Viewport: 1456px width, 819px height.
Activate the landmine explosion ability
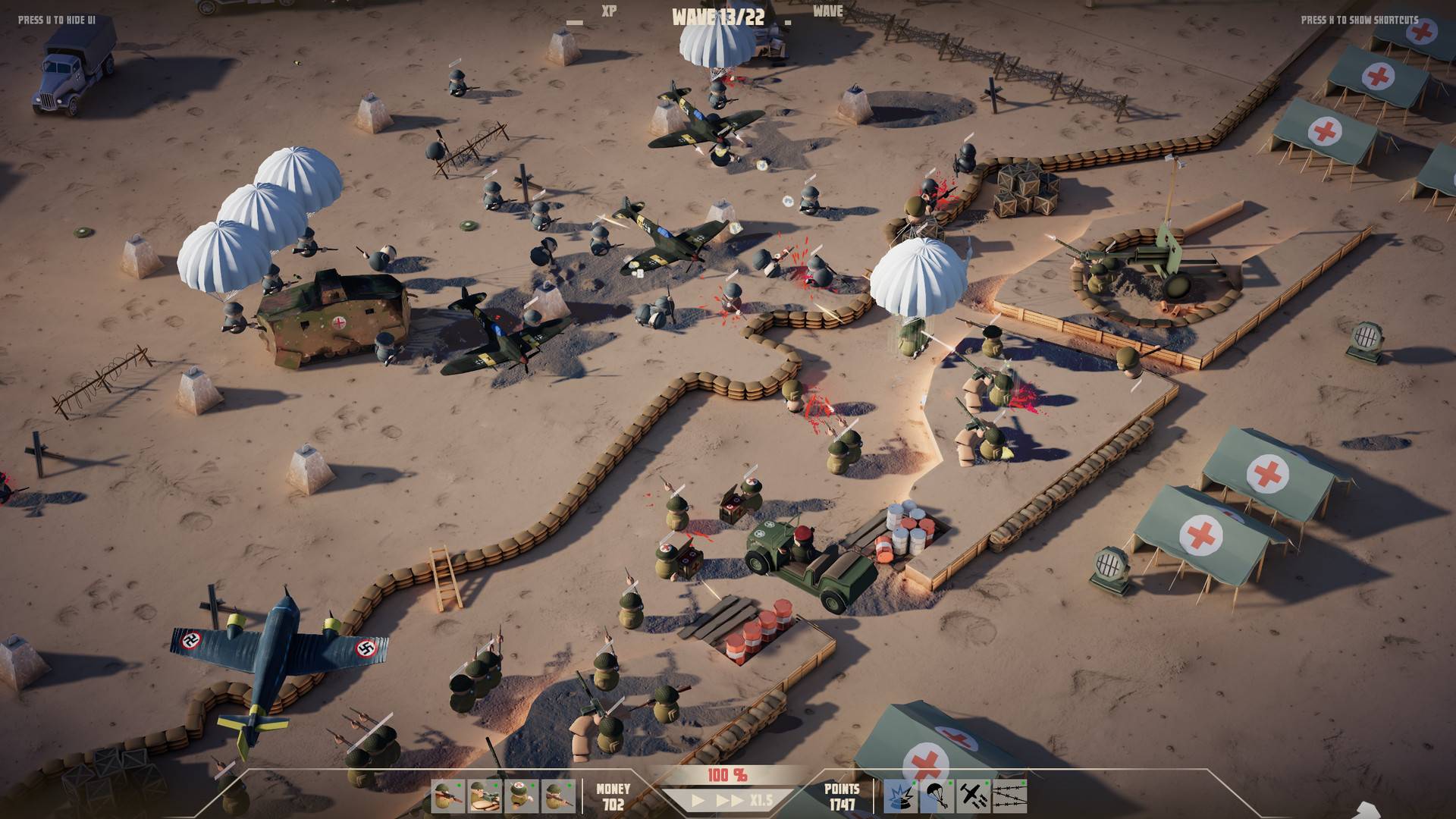pos(899,796)
